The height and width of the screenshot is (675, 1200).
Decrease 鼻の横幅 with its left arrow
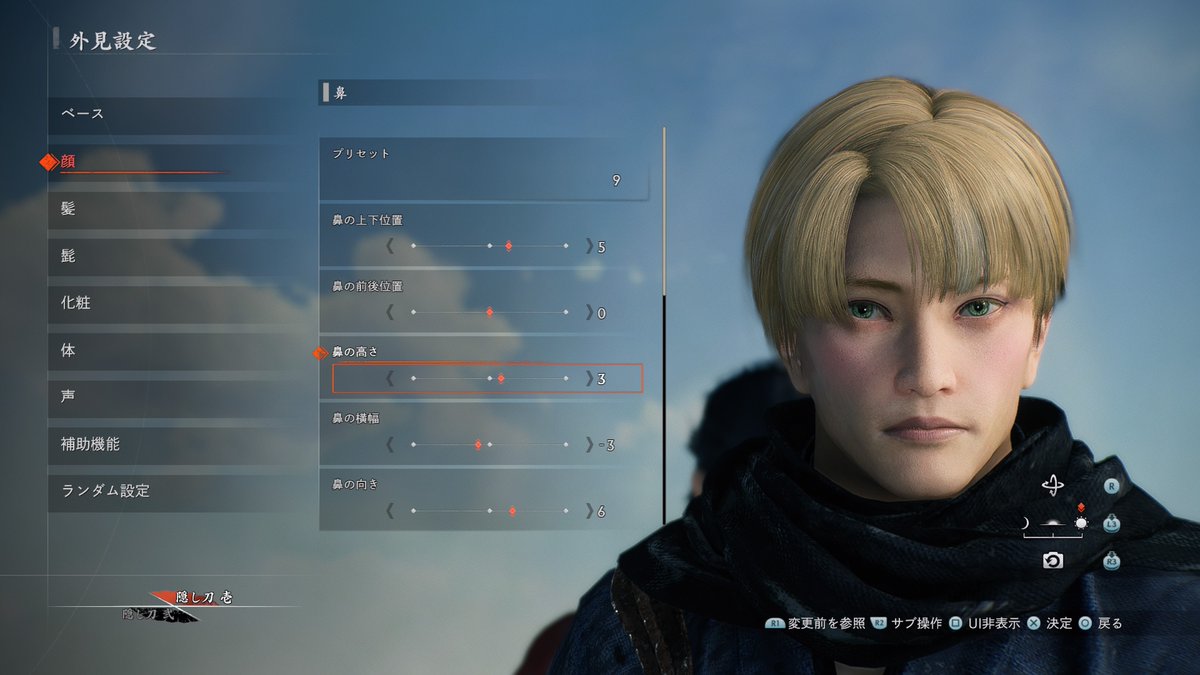390,445
